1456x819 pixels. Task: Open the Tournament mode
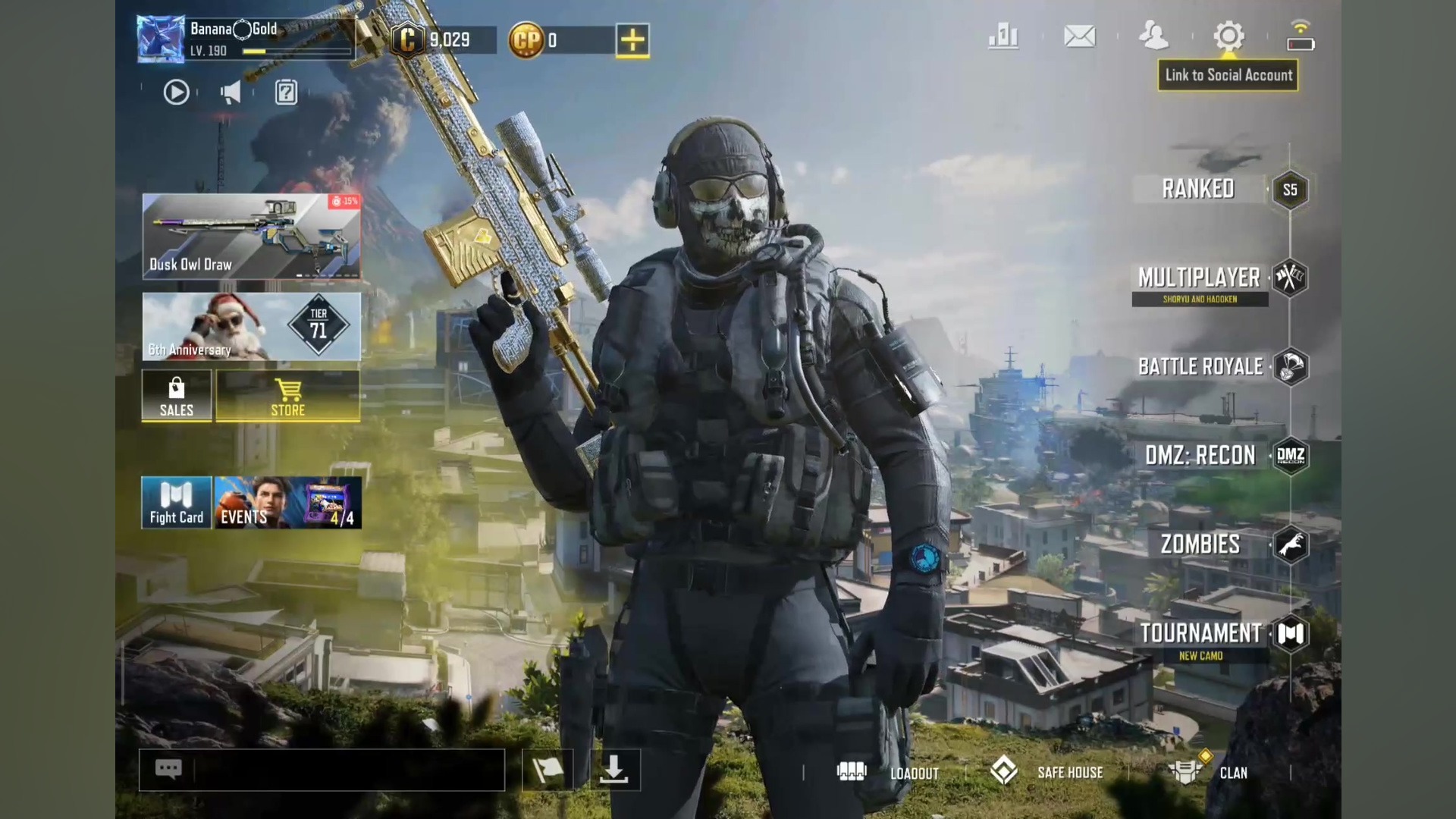[1200, 634]
